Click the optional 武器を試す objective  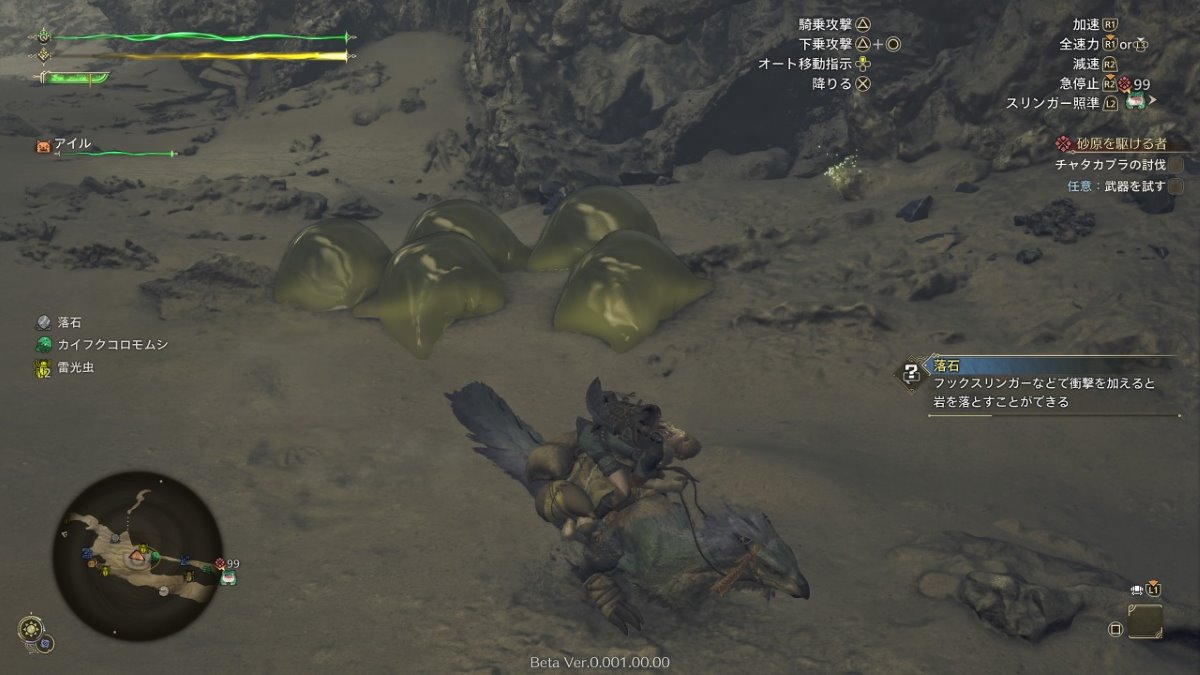tap(1116, 185)
